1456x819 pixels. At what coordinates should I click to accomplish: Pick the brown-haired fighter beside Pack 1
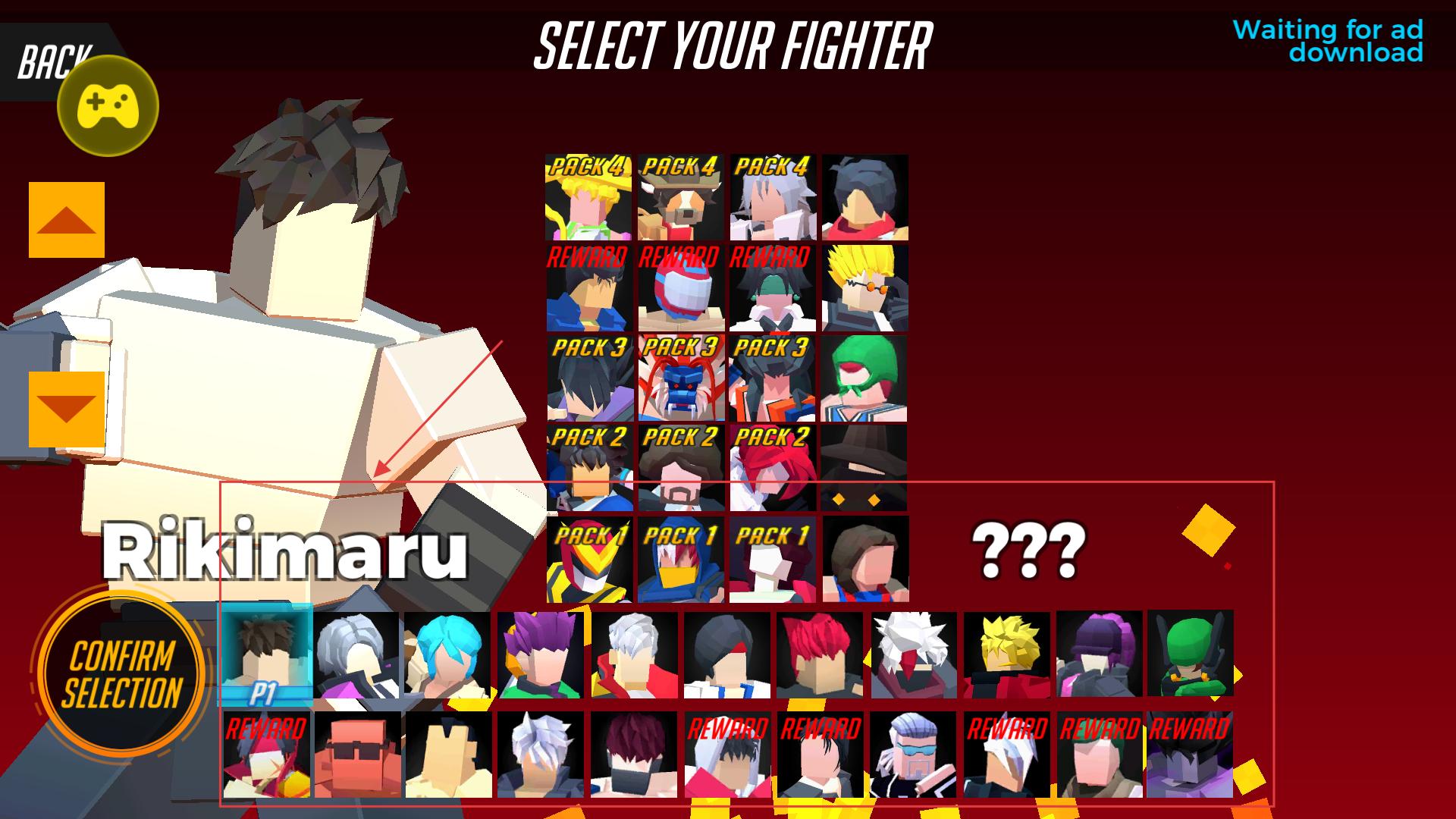coord(865,560)
